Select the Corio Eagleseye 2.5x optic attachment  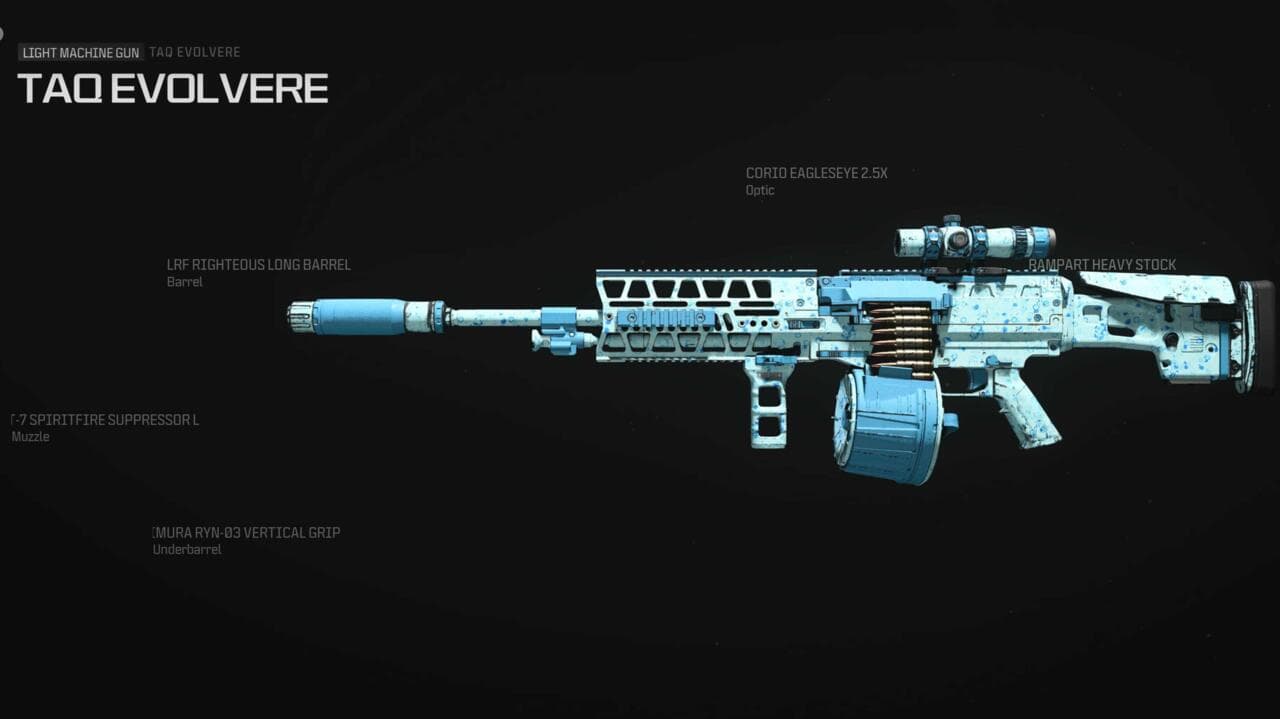(x=816, y=174)
